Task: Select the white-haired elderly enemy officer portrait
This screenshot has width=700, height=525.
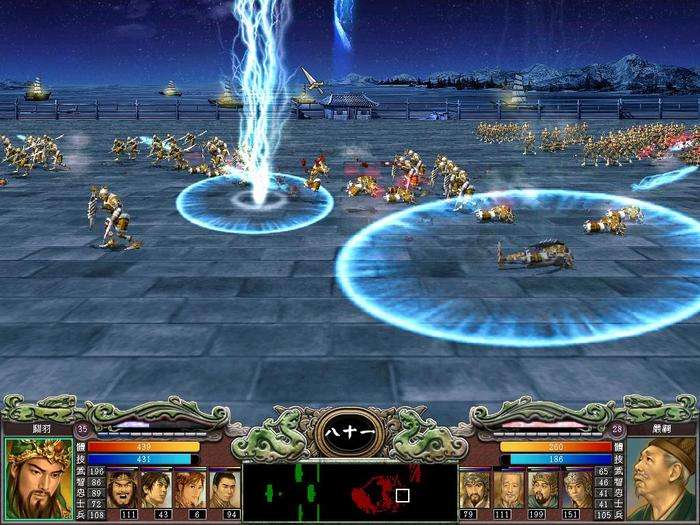Action: point(508,488)
